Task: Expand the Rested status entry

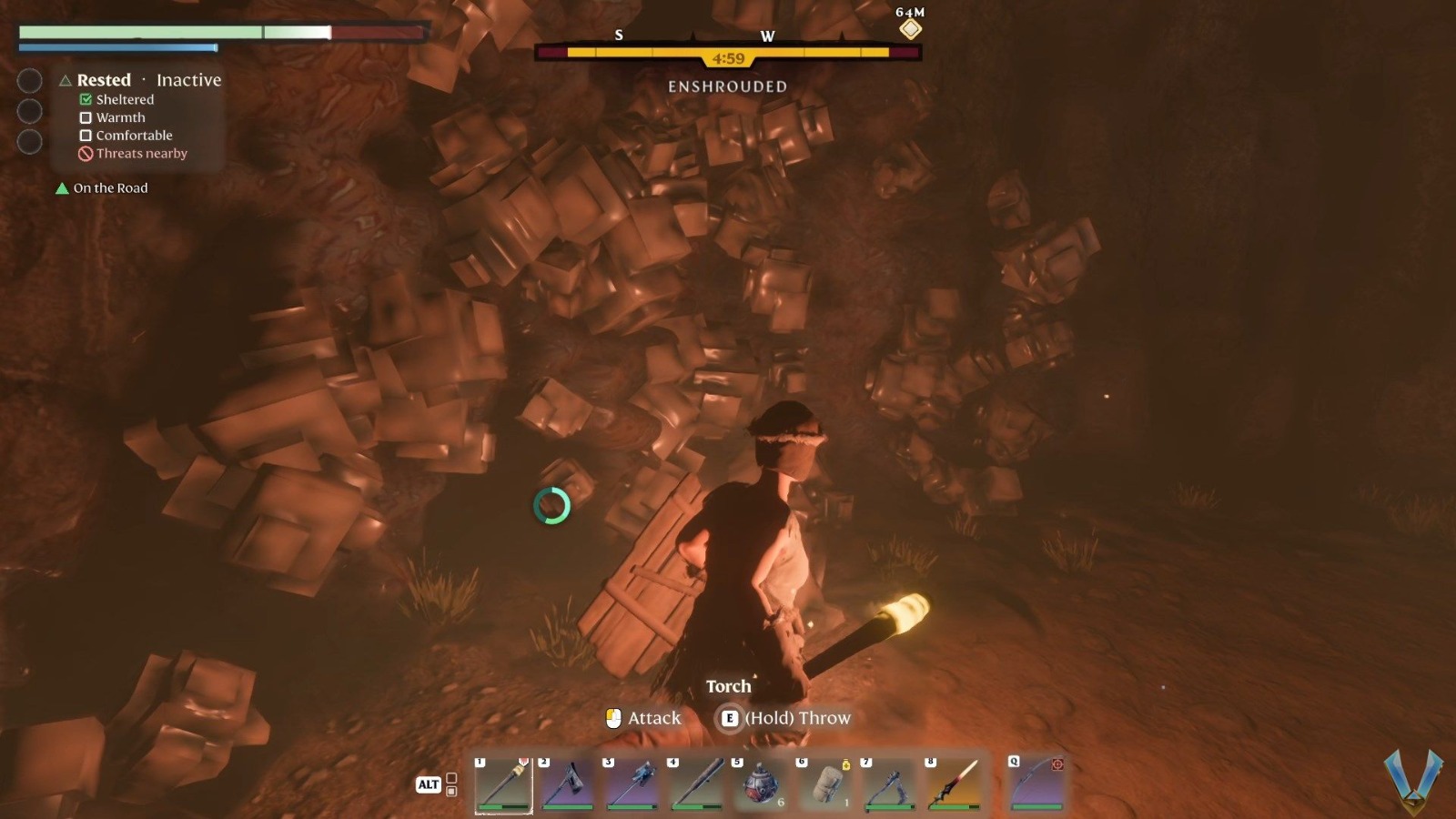Action: (x=65, y=80)
